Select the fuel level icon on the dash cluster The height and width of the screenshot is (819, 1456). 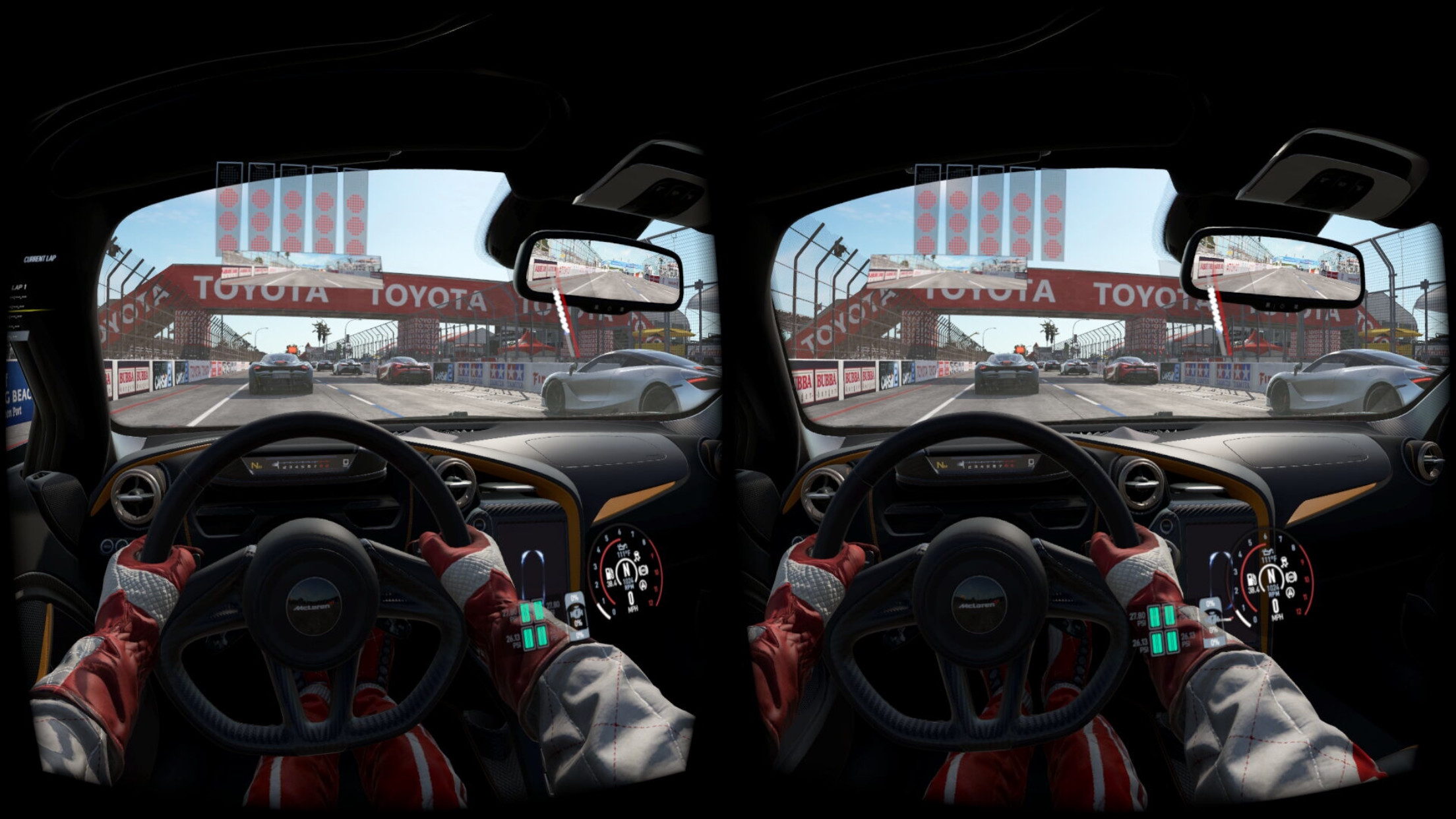pyautogui.click(x=609, y=574)
